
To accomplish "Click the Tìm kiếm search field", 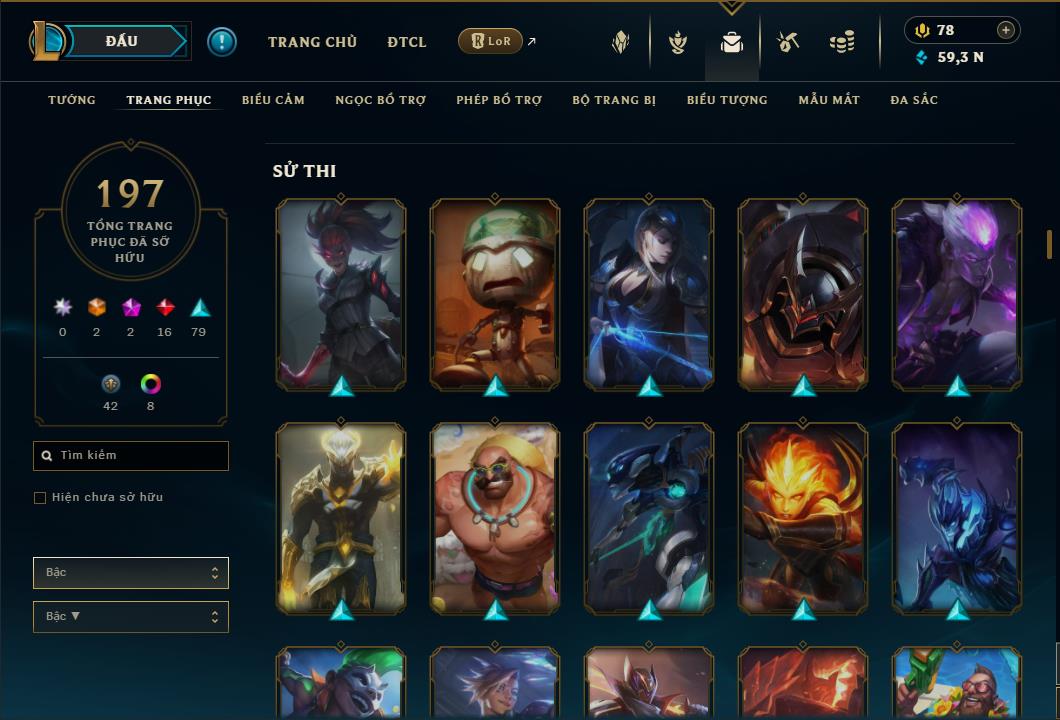I will click(131, 456).
